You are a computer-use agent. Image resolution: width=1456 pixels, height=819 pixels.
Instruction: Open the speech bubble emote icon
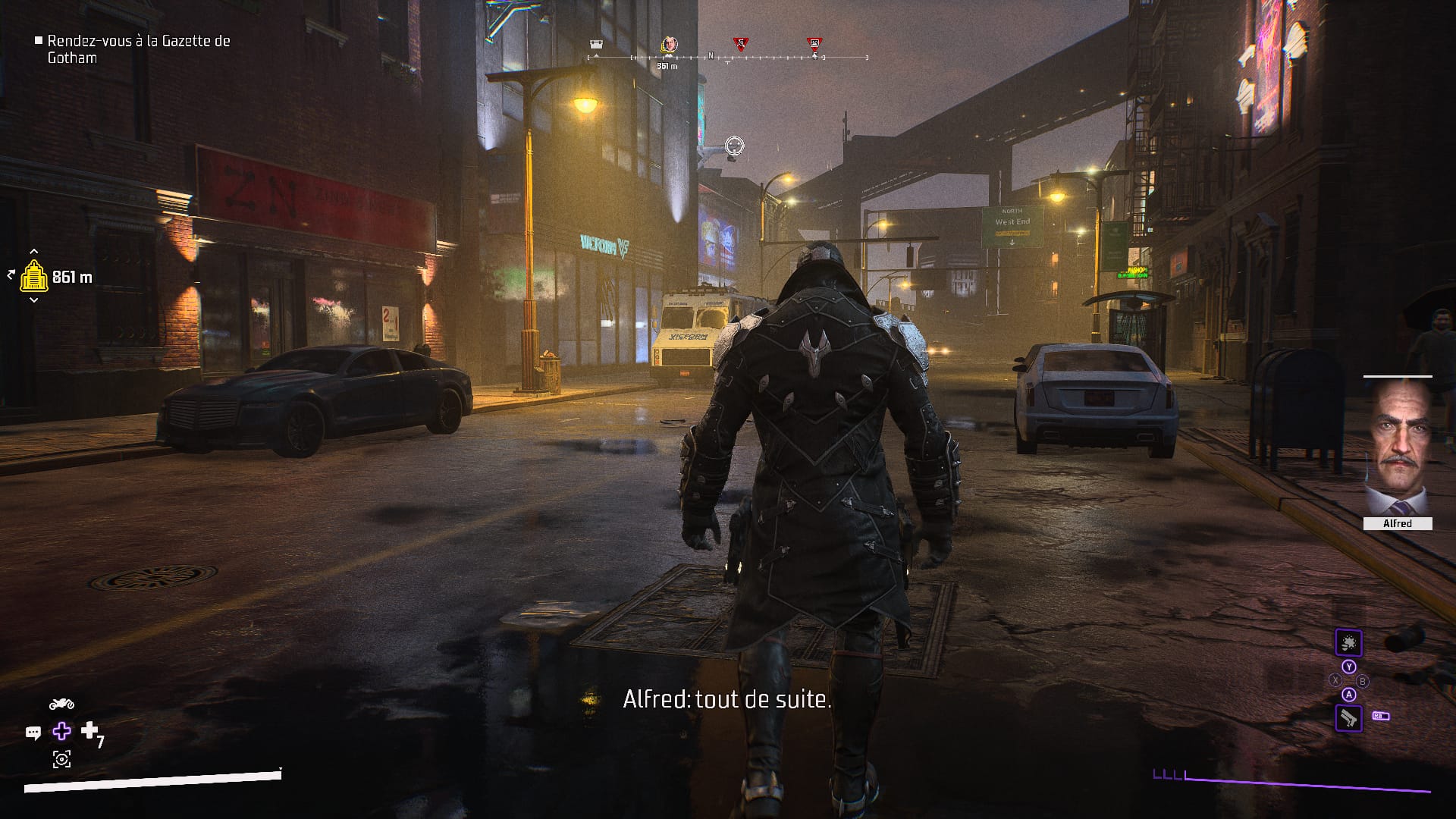[33, 733]
